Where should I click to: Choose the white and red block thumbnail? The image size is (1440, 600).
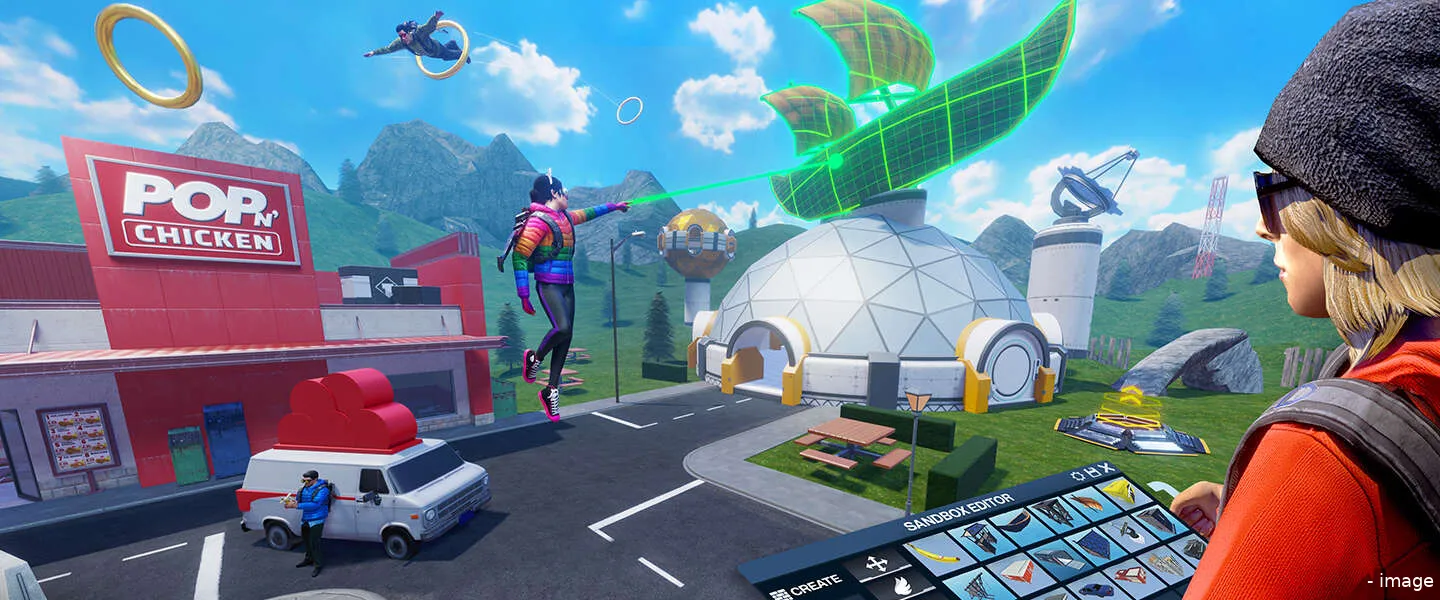1016,570
